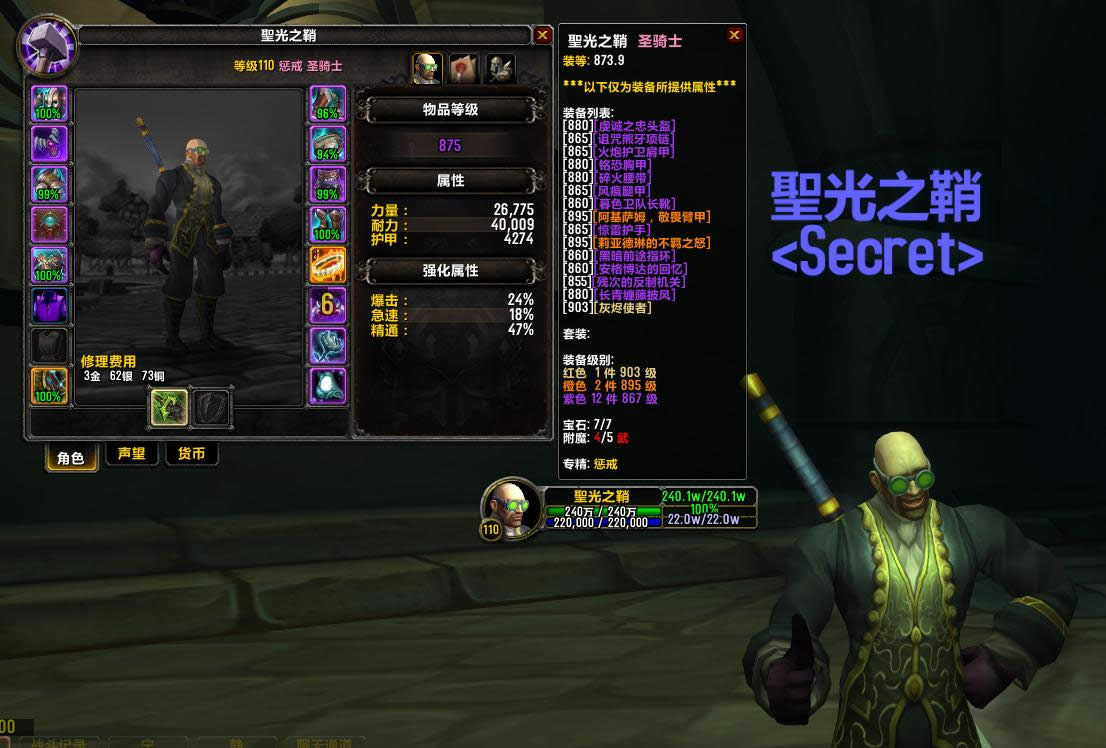Show the character stats sidebar with the portrait icon
The width and height of the screenshot is (1106, 748).
click(x=427, y=68)
